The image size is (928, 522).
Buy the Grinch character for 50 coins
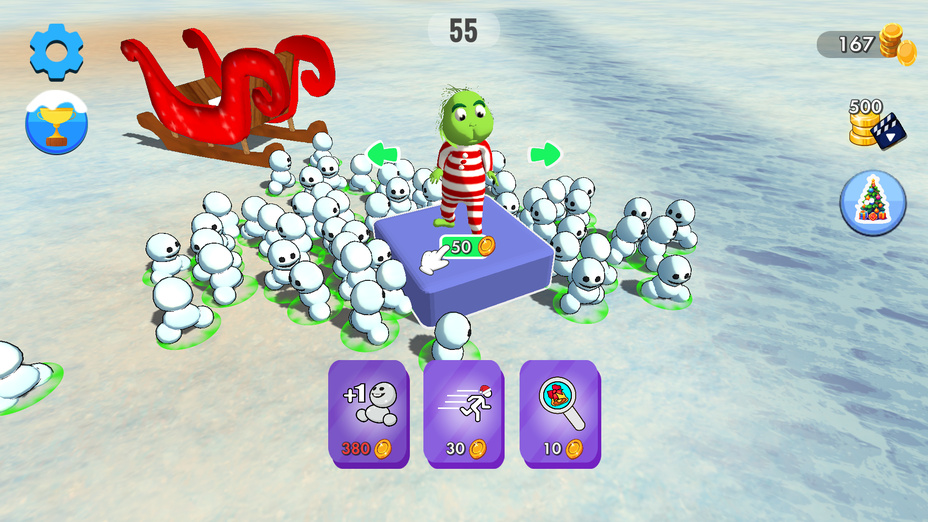pyautogui.click(x=467, y=246)
